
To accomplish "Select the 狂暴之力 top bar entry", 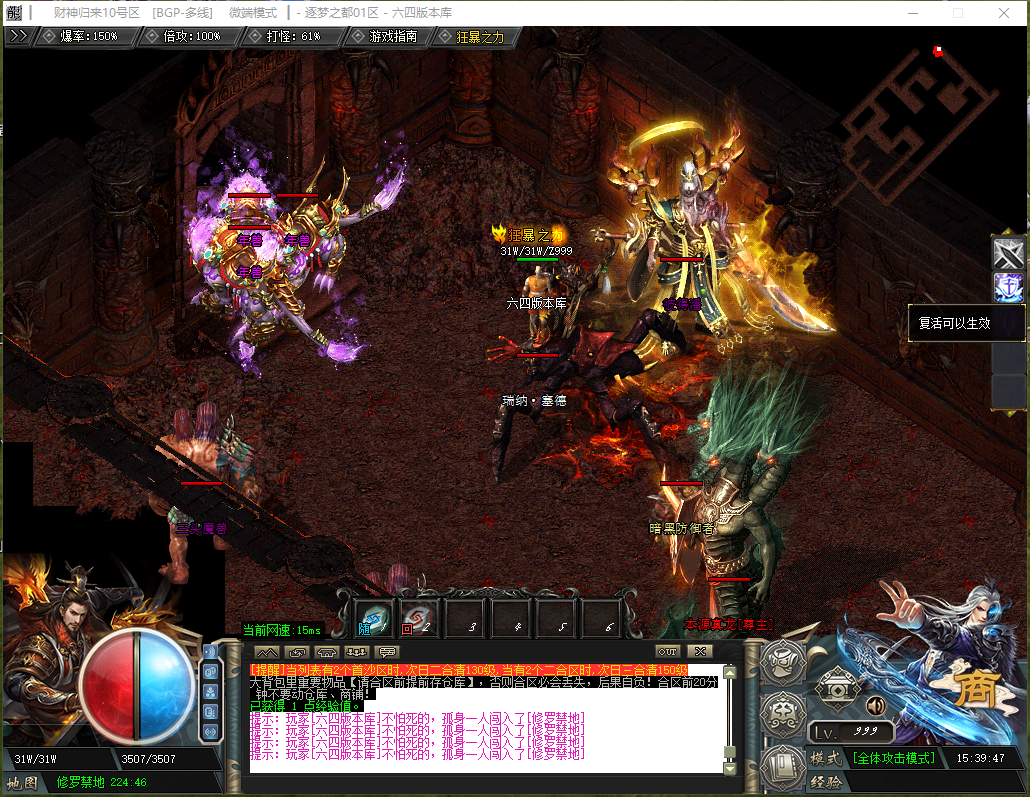I will tap(480, 37).
